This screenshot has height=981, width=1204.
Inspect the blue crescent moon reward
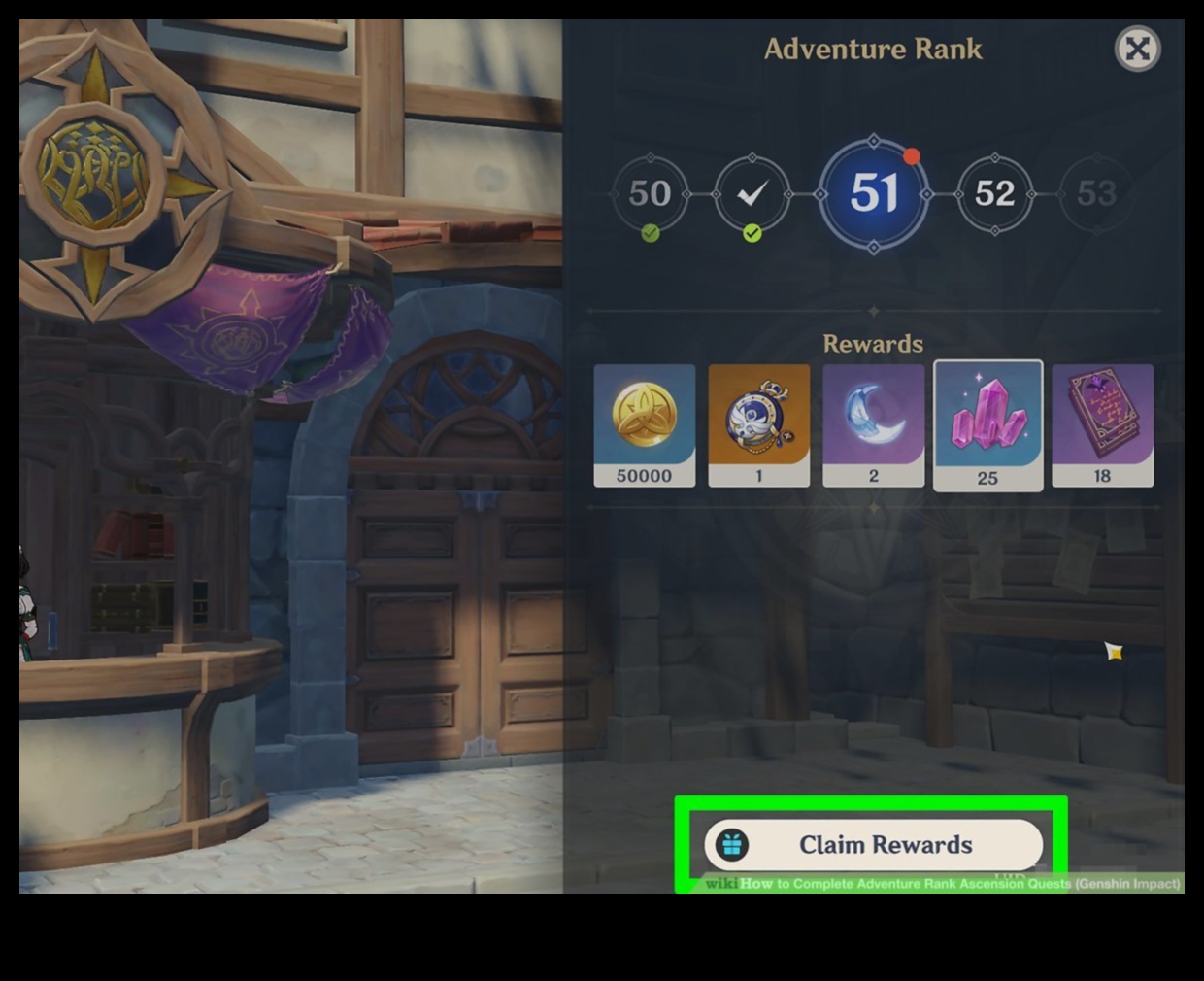pos(874,425)
